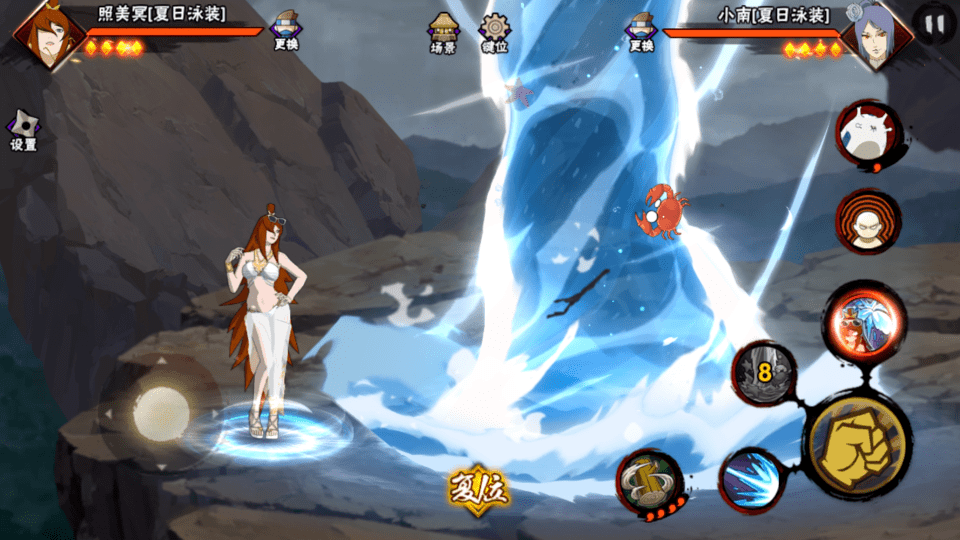The height and width of the screenshot is (540, 960).
Task: Open the 场景 scene selector
Action: tap(443, 31)
